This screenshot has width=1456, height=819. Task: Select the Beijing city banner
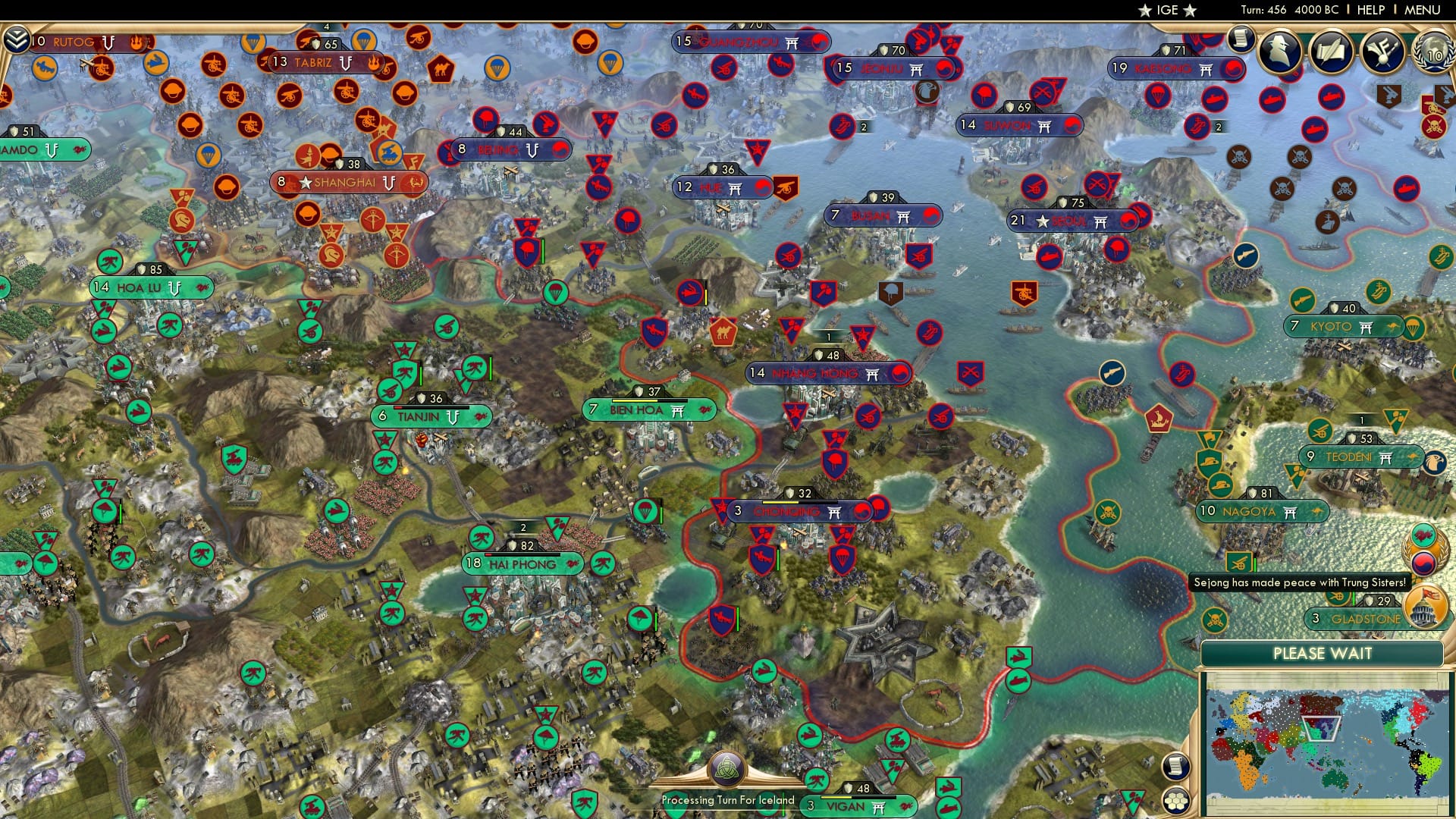[510, 149]
